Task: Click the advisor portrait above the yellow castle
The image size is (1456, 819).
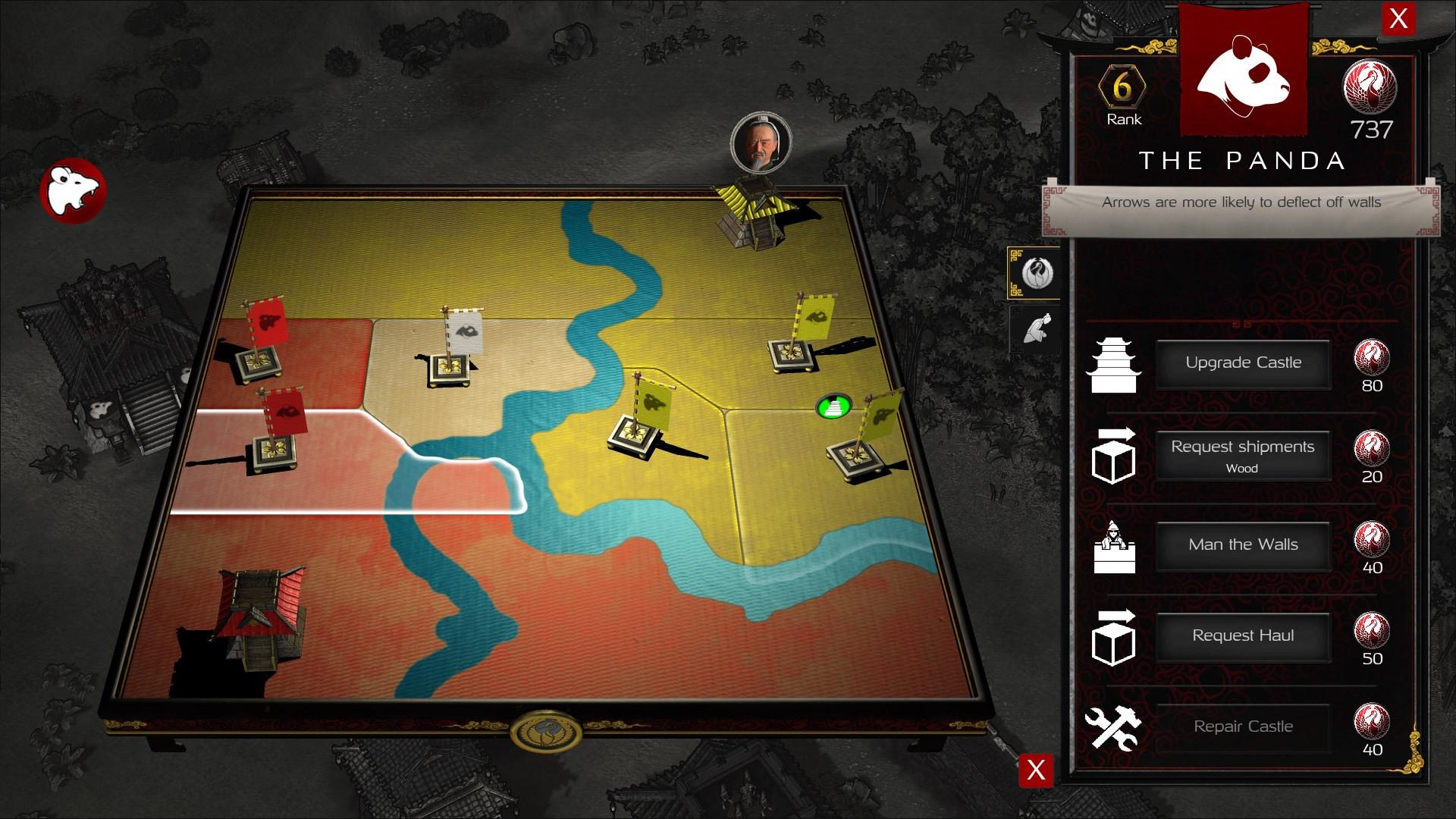Action: (761, 144)
